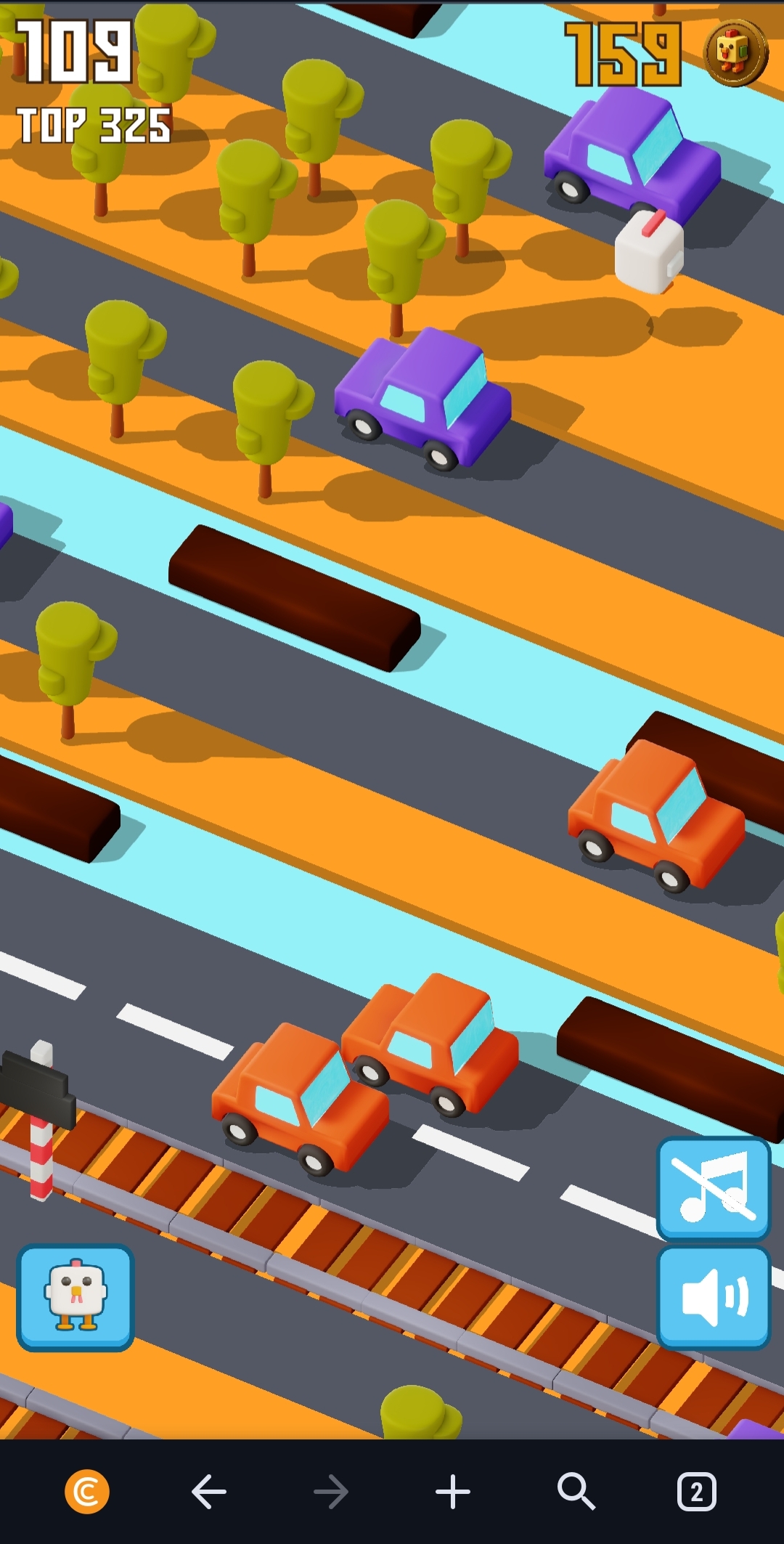This screenshot has height=1544, width=784.
Task: Toggle the sound speaker button
Action: pos(713,1297)
